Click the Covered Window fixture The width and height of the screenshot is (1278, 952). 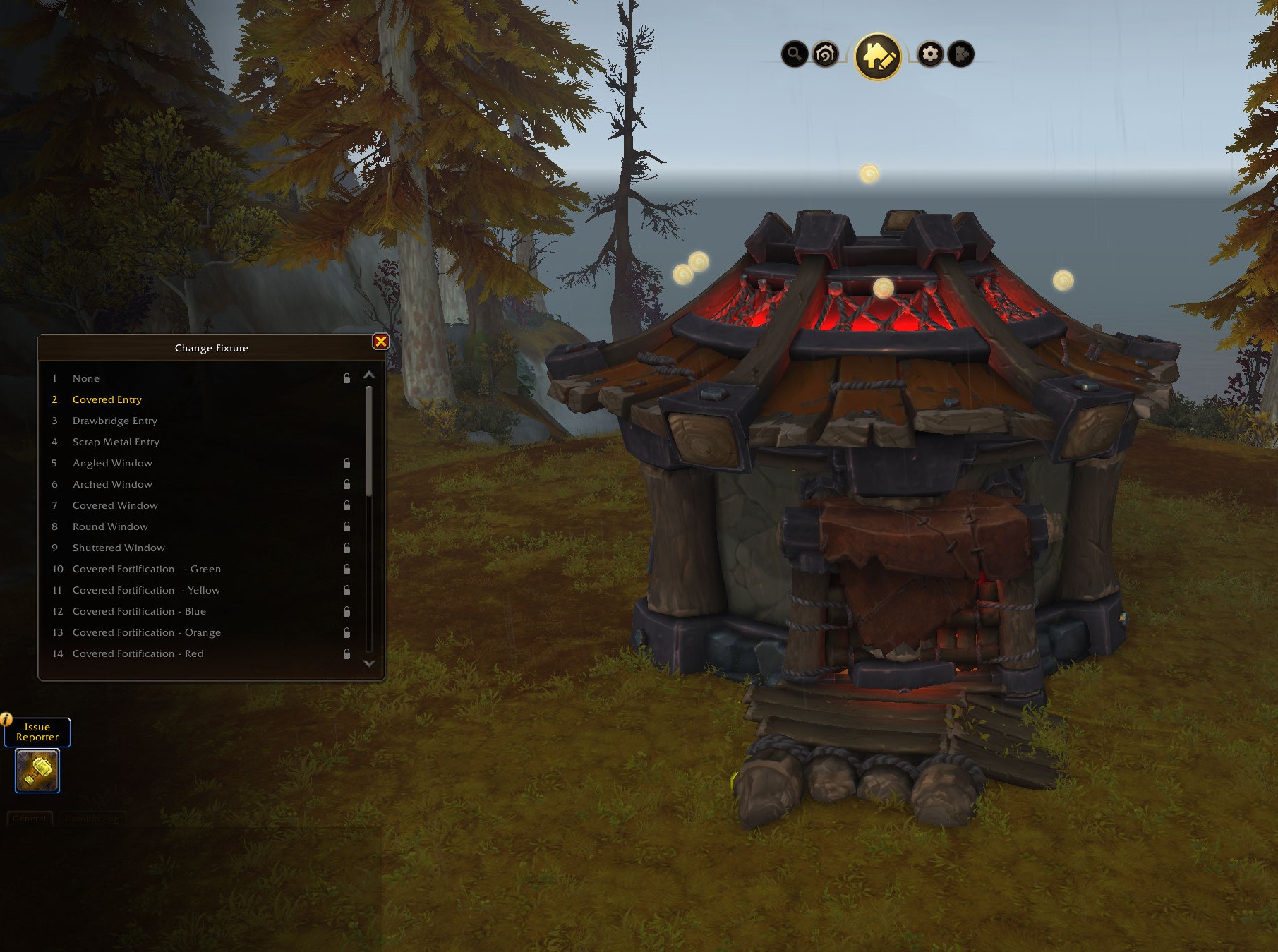[115, 505]
